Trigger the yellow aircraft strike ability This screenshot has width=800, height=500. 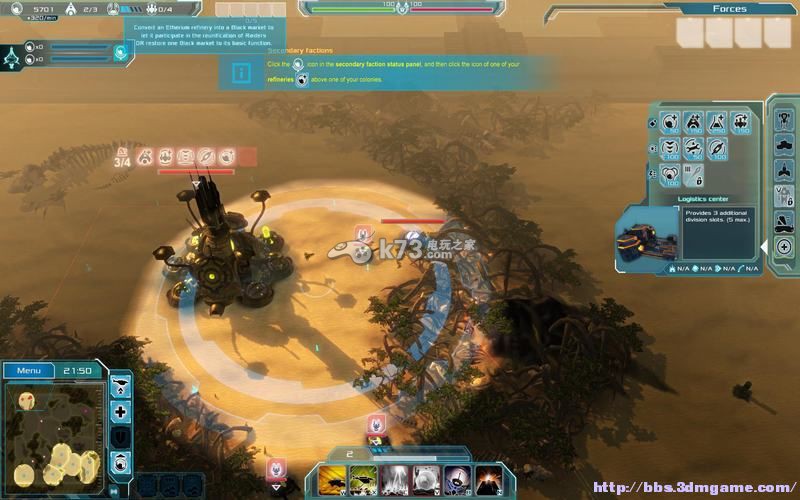(x=331, y=479)
